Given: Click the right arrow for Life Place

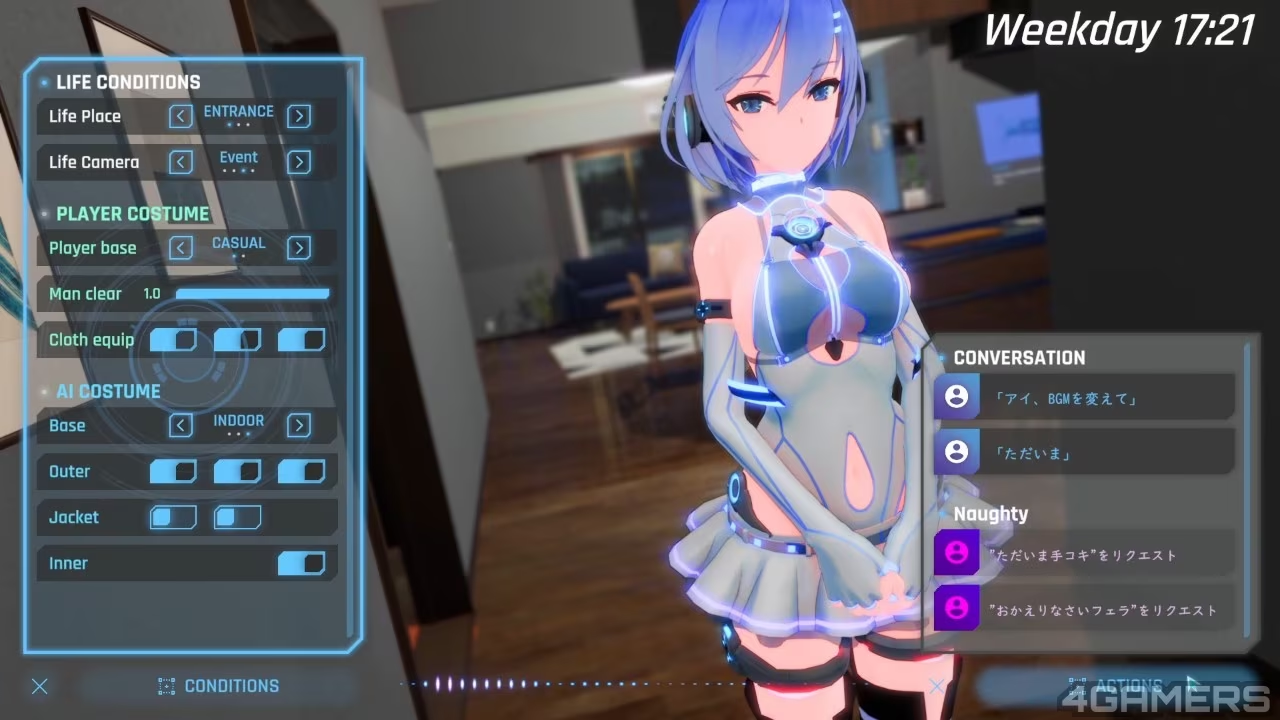Looking at the screenshot, I should coord(298,116).
